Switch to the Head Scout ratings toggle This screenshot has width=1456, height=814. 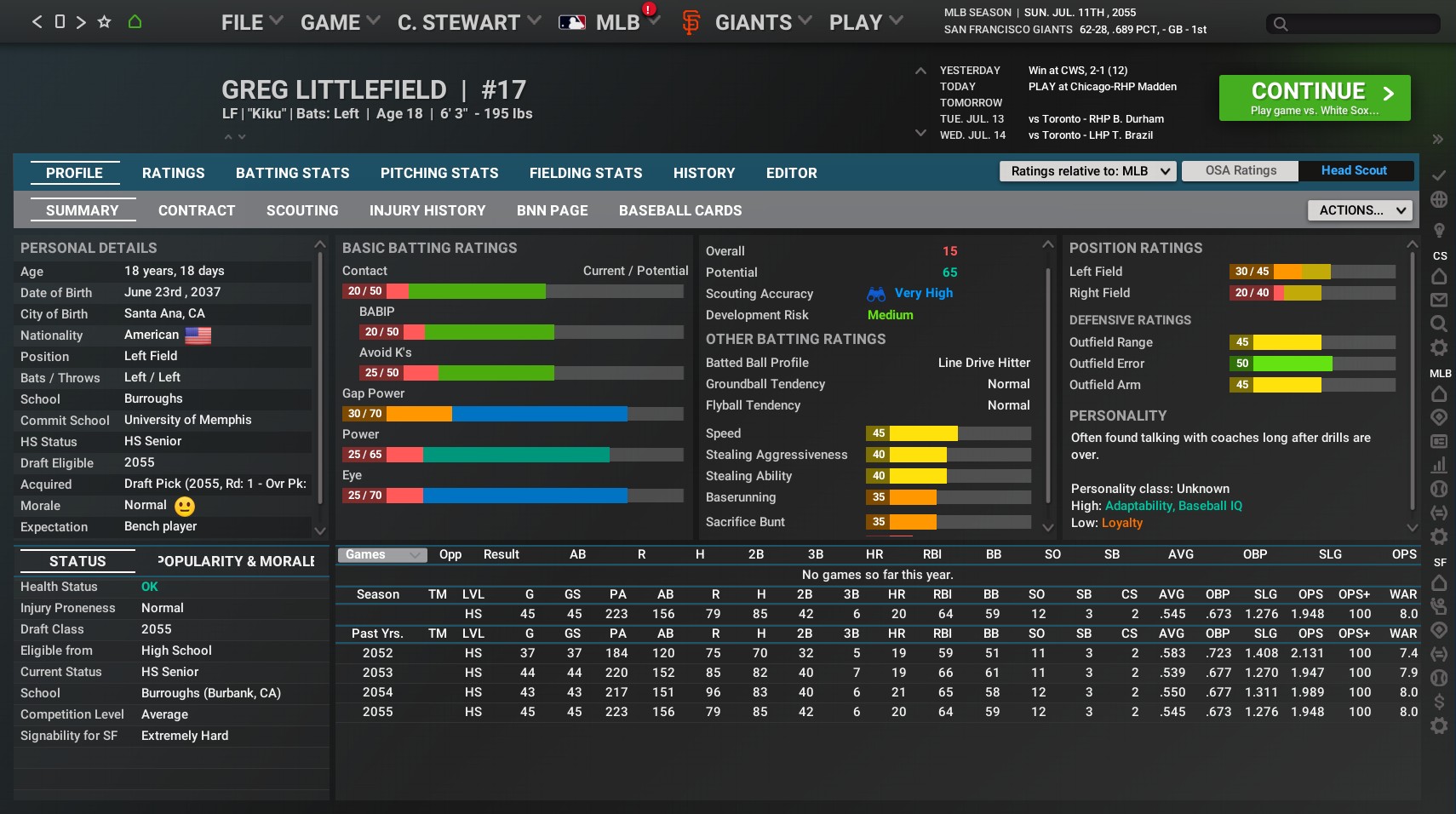[1354, 170]
